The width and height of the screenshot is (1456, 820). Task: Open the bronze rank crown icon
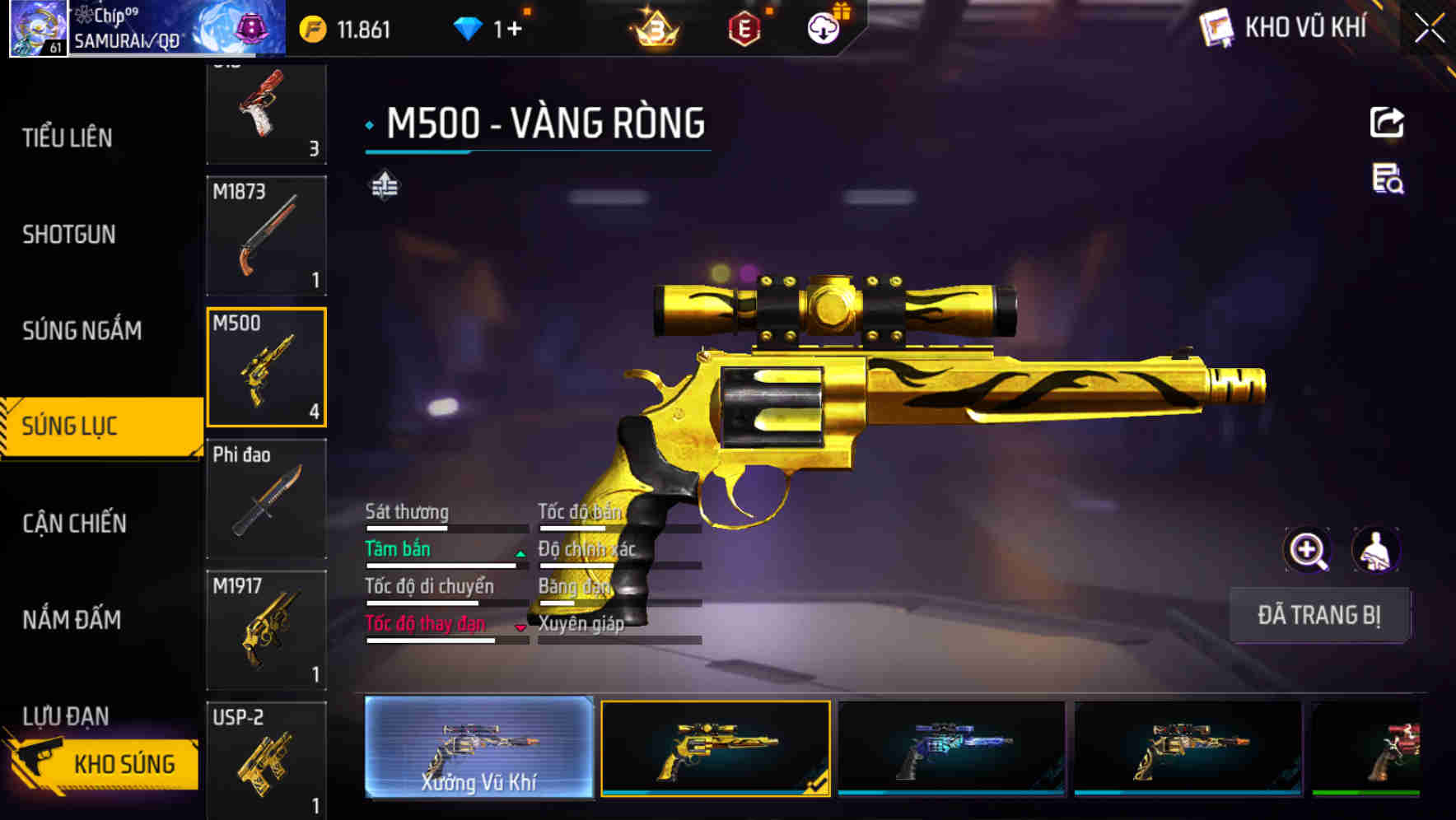(x=653, y=28)
